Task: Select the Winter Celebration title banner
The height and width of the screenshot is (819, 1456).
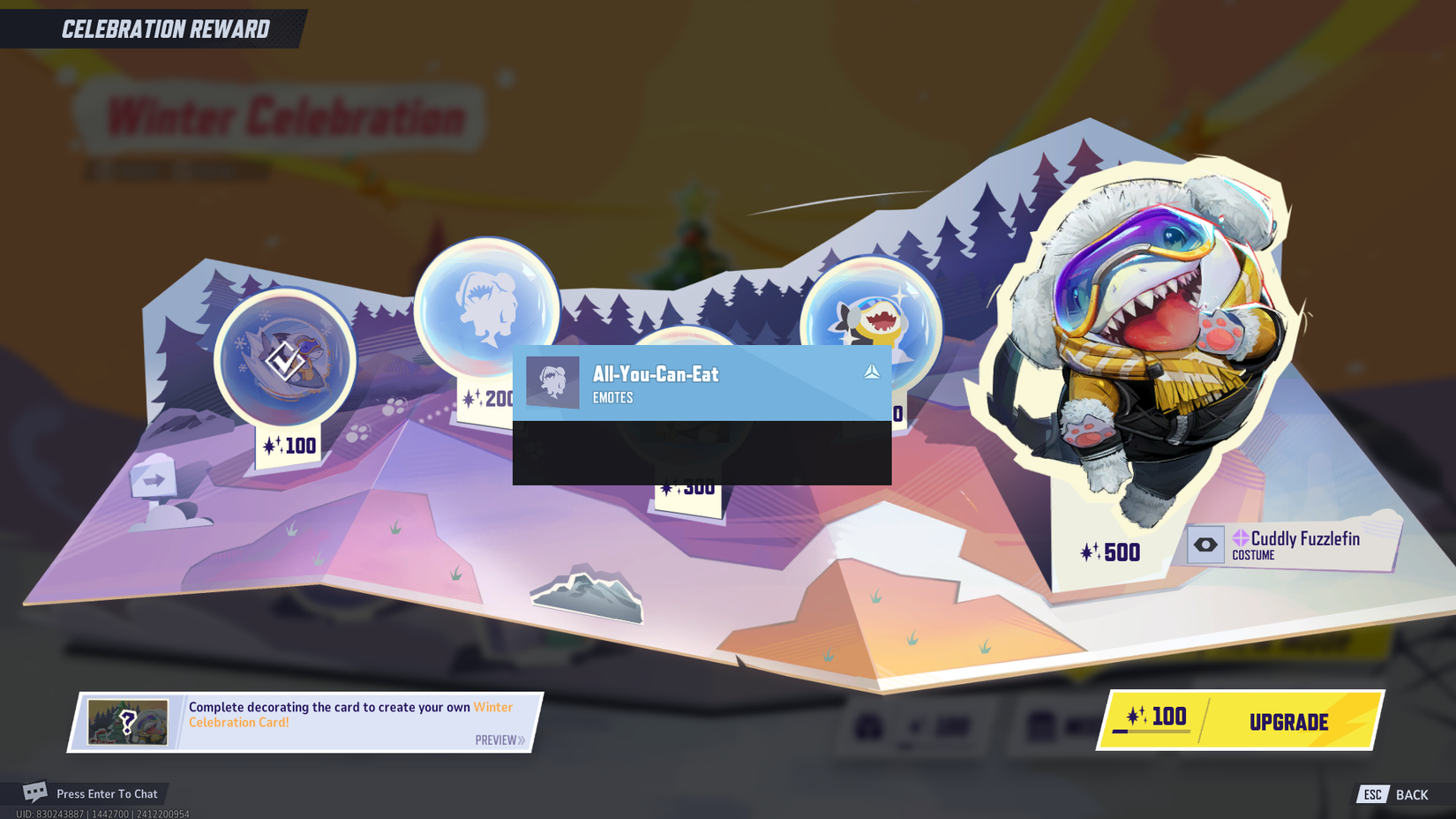Action: click(x=287, y=113)
